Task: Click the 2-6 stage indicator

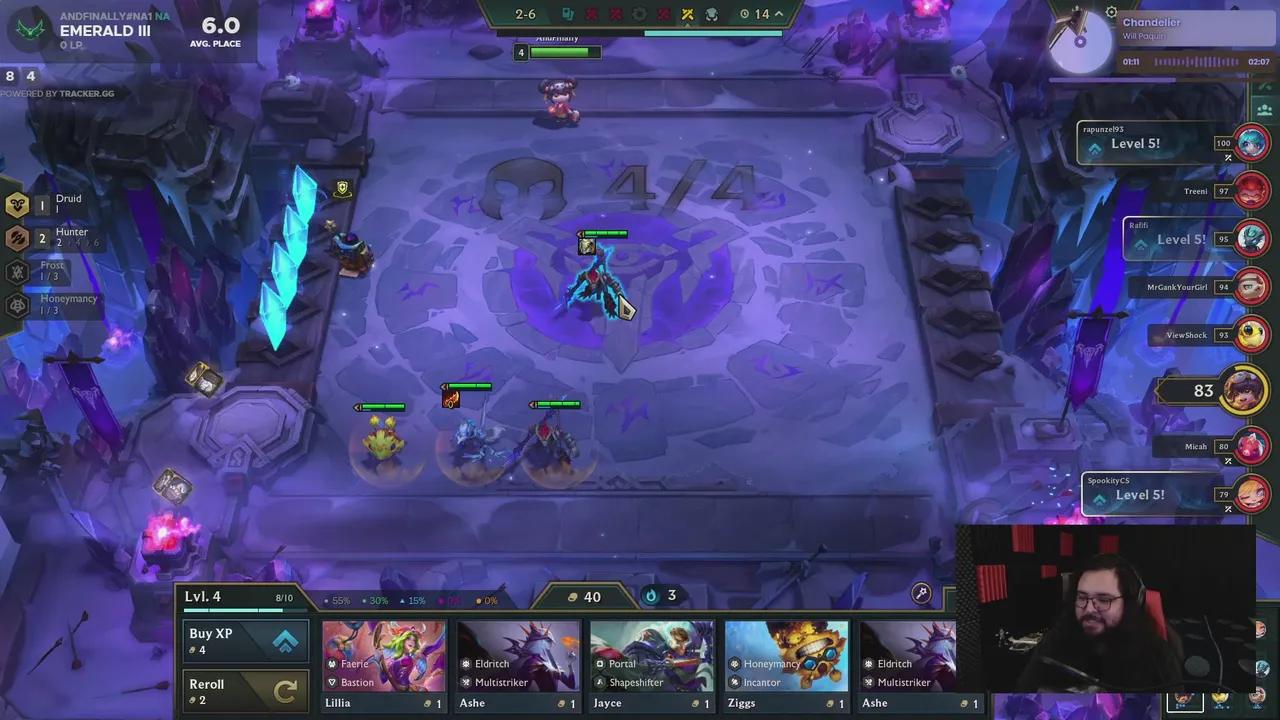Action: coord(524,14)
